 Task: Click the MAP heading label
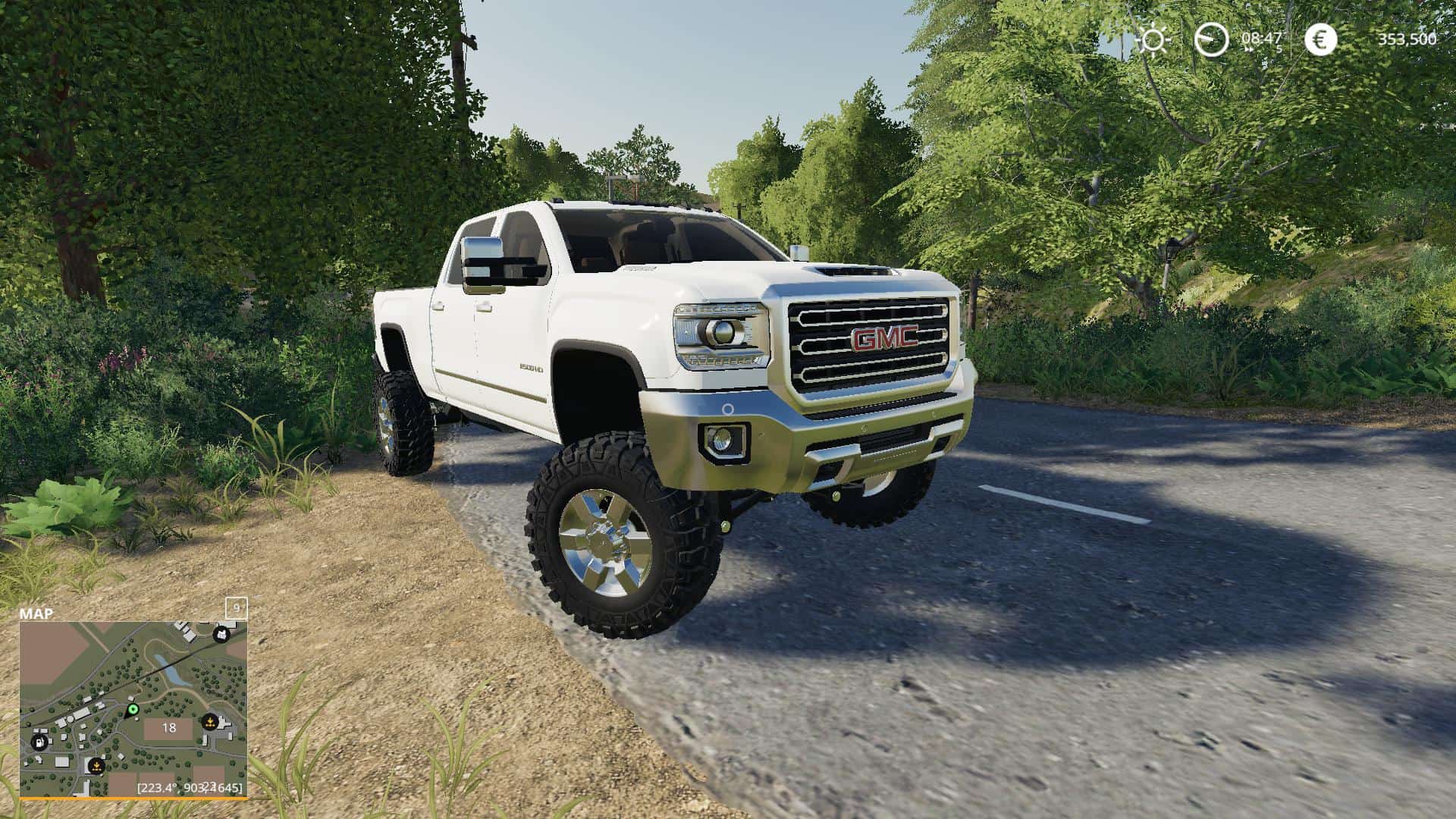pyautogui.click(x=36, y=613)
